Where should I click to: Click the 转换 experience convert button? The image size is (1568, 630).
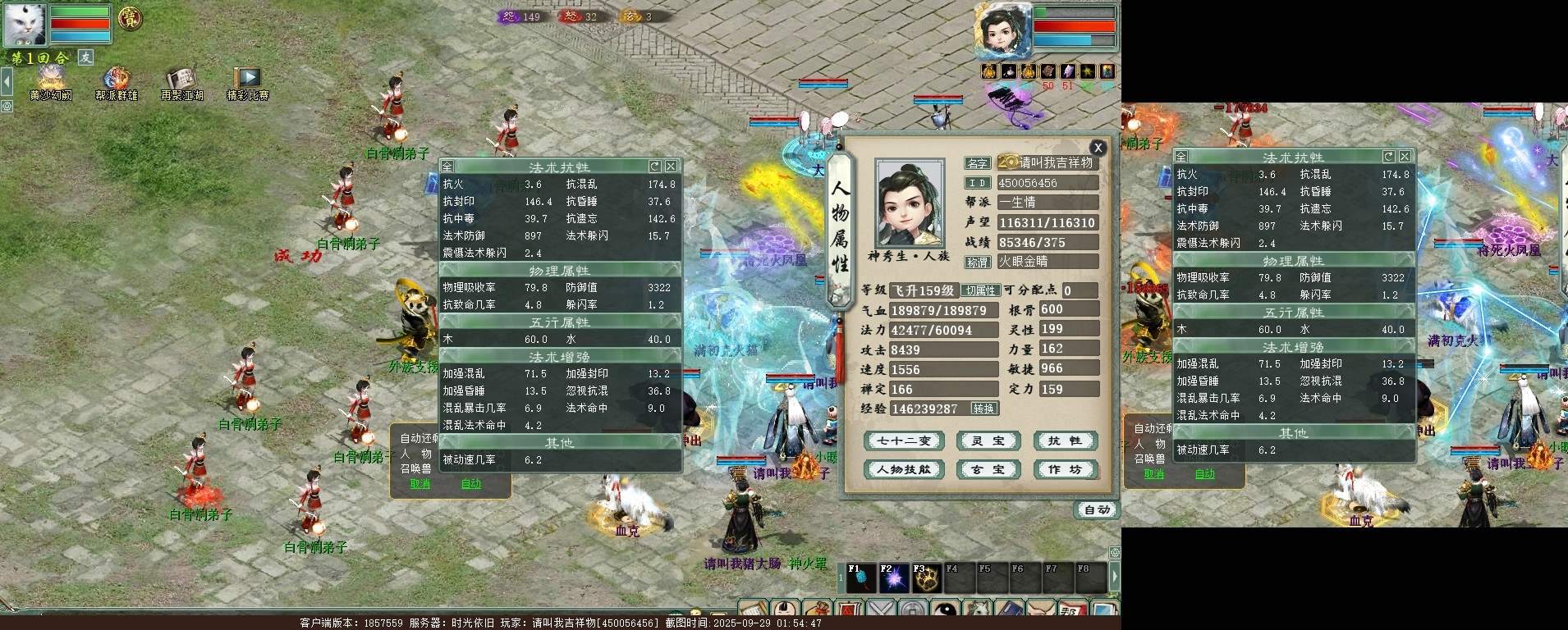tap(983, 409)
